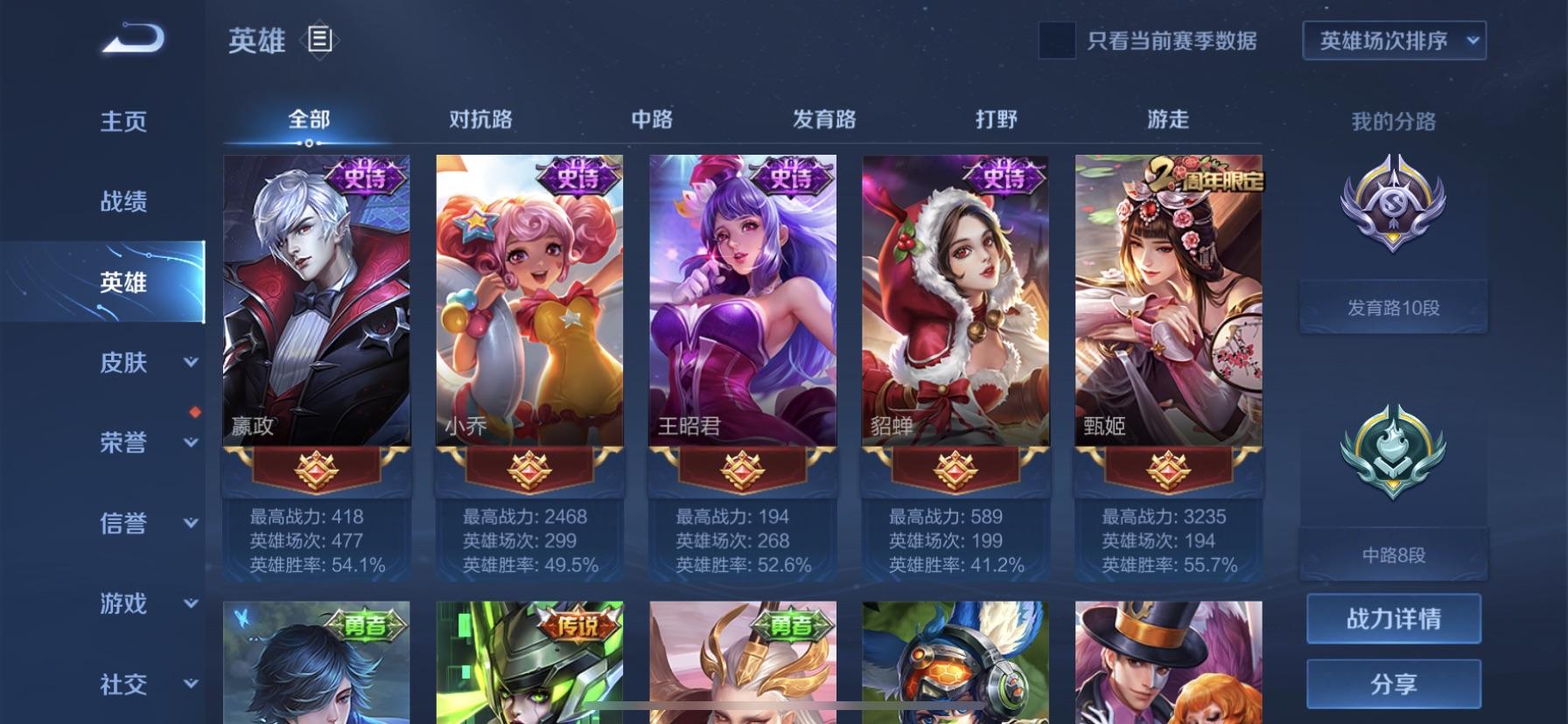
Task: Switch to the 发育路 lane tab
Action: coord(824,120)
